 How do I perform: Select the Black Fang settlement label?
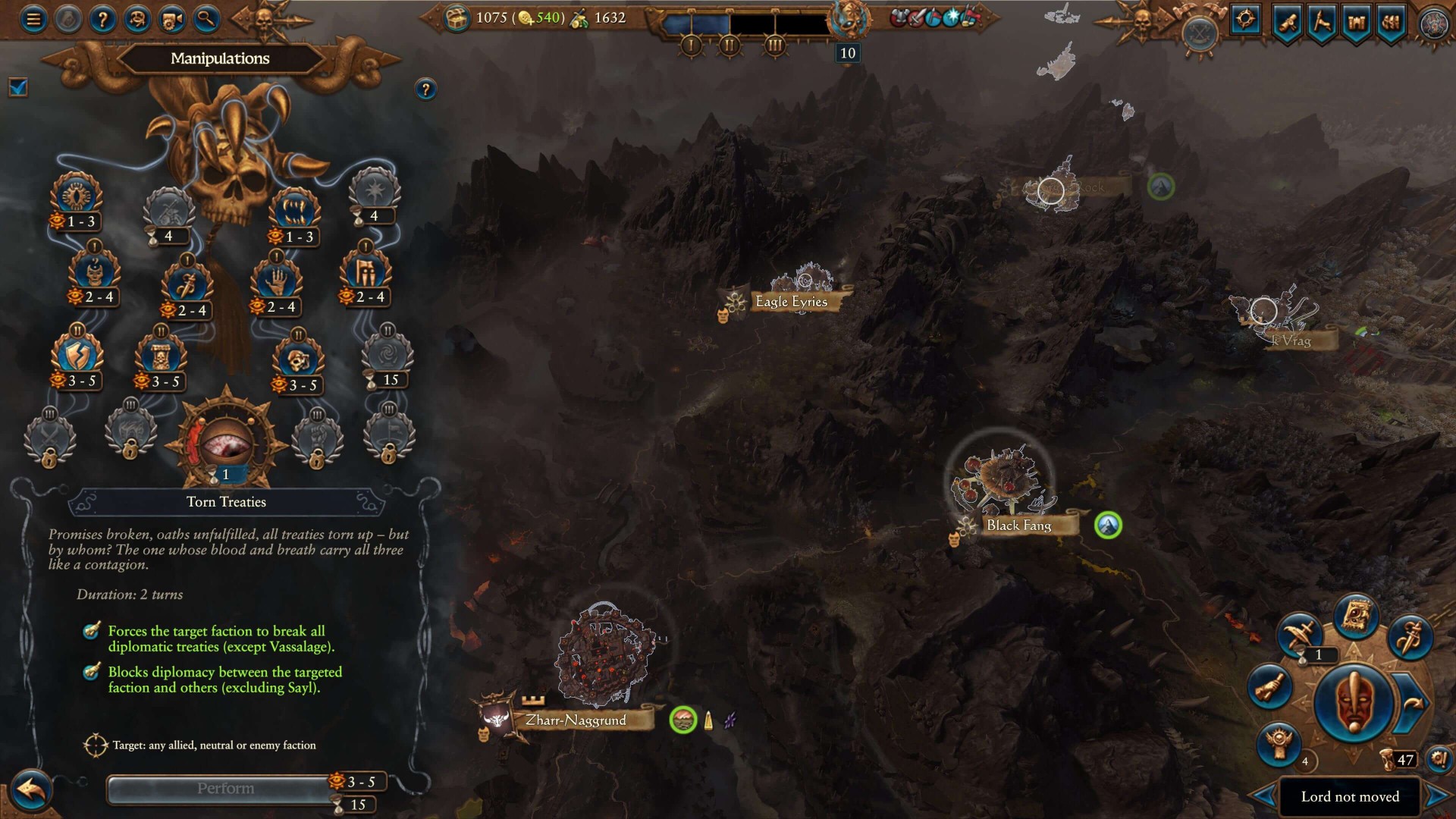coord(1018,525)
